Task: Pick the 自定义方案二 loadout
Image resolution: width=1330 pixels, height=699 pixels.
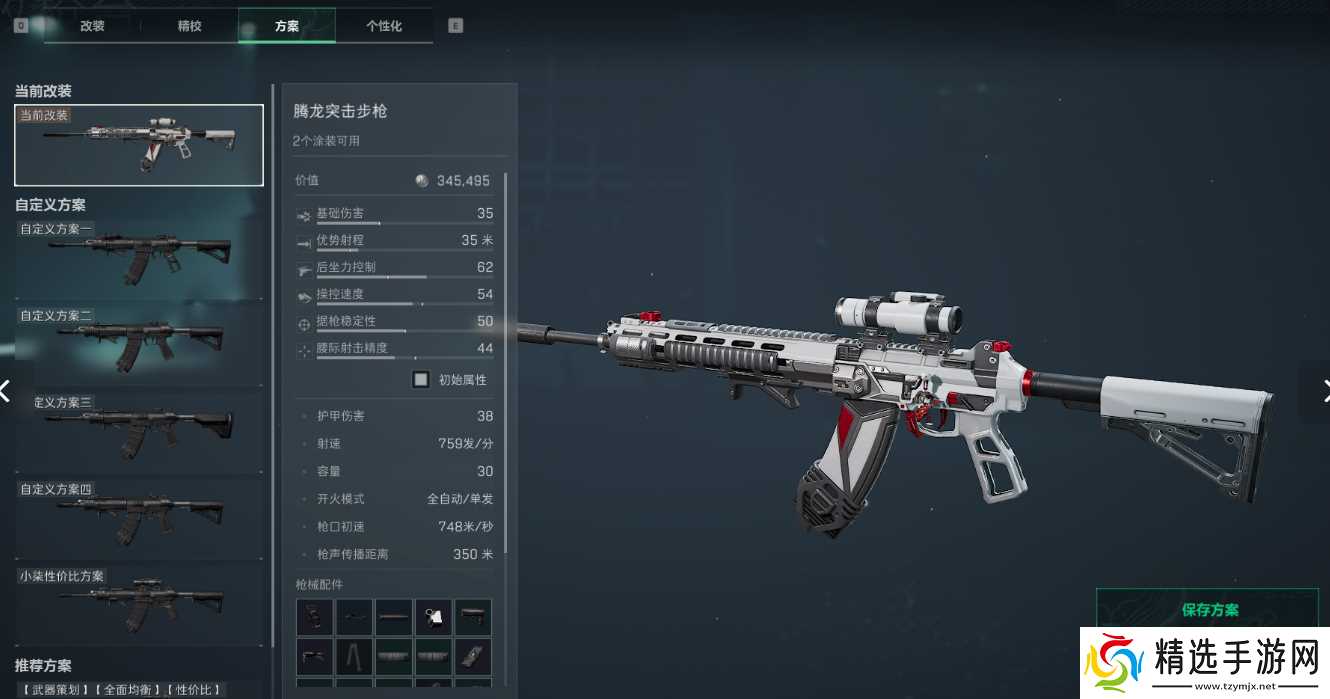Action: 139,345
